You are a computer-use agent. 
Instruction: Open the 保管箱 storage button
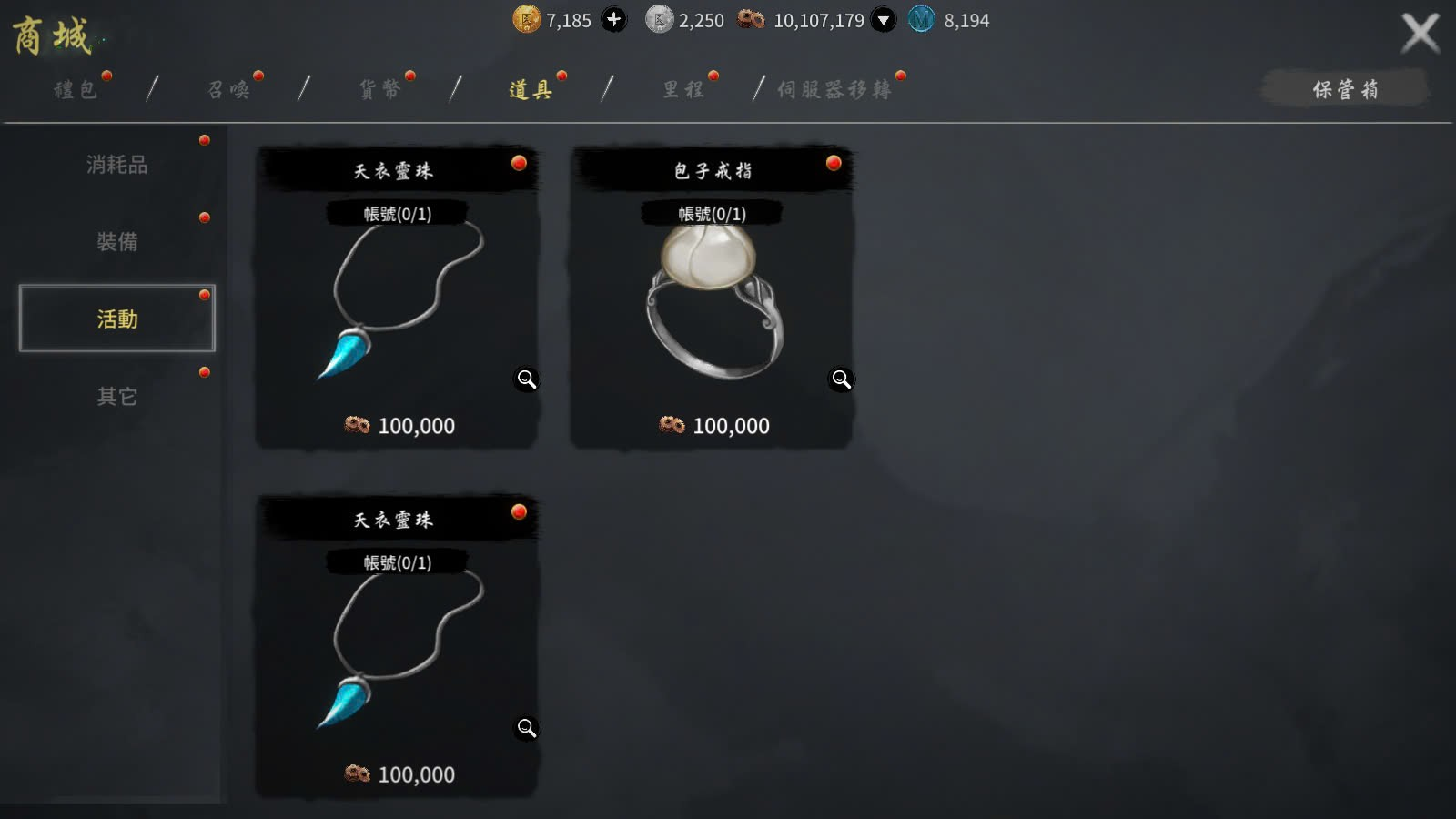pos(1345,89)
